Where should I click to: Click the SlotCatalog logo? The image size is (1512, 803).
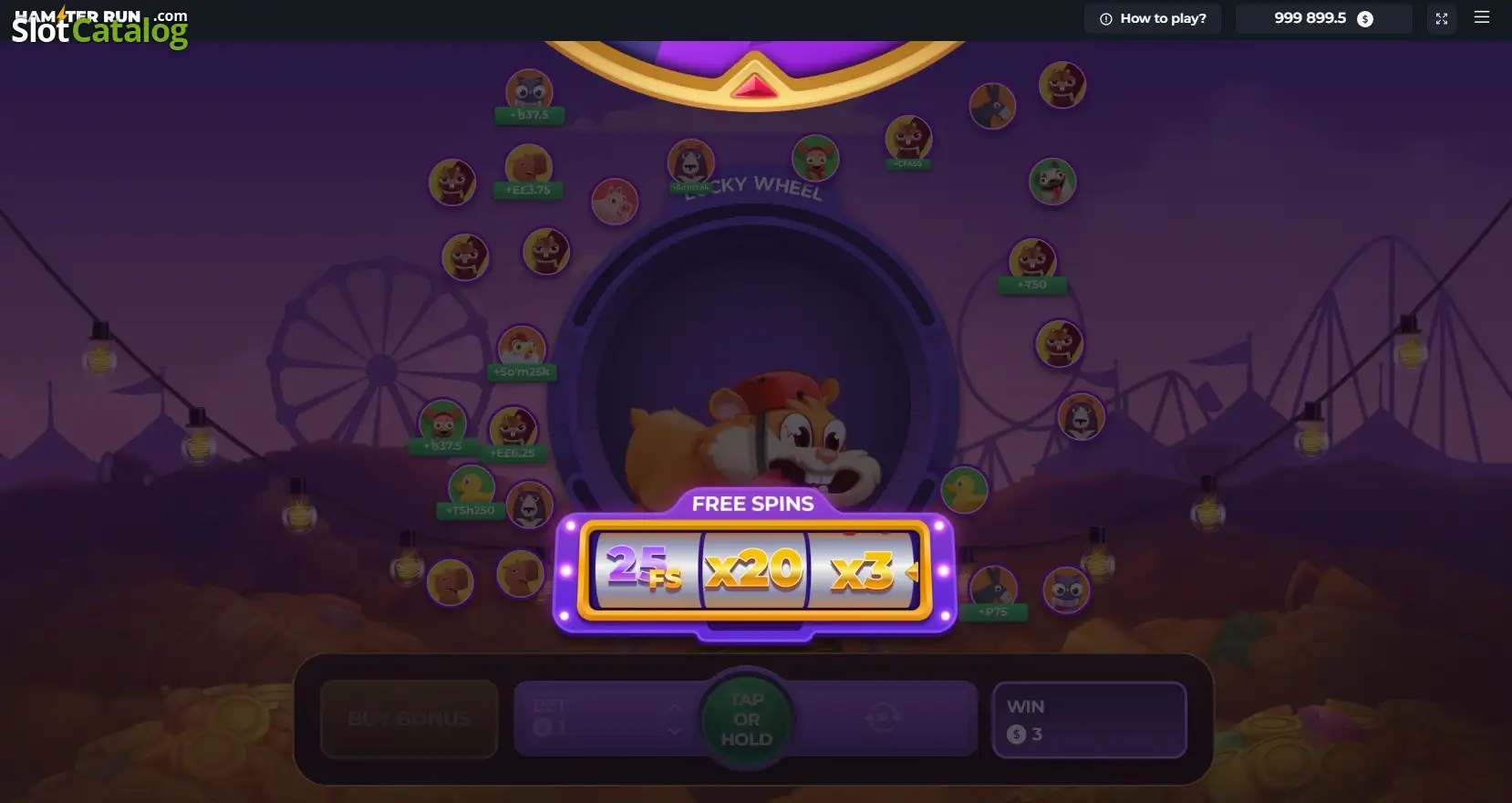99,27
